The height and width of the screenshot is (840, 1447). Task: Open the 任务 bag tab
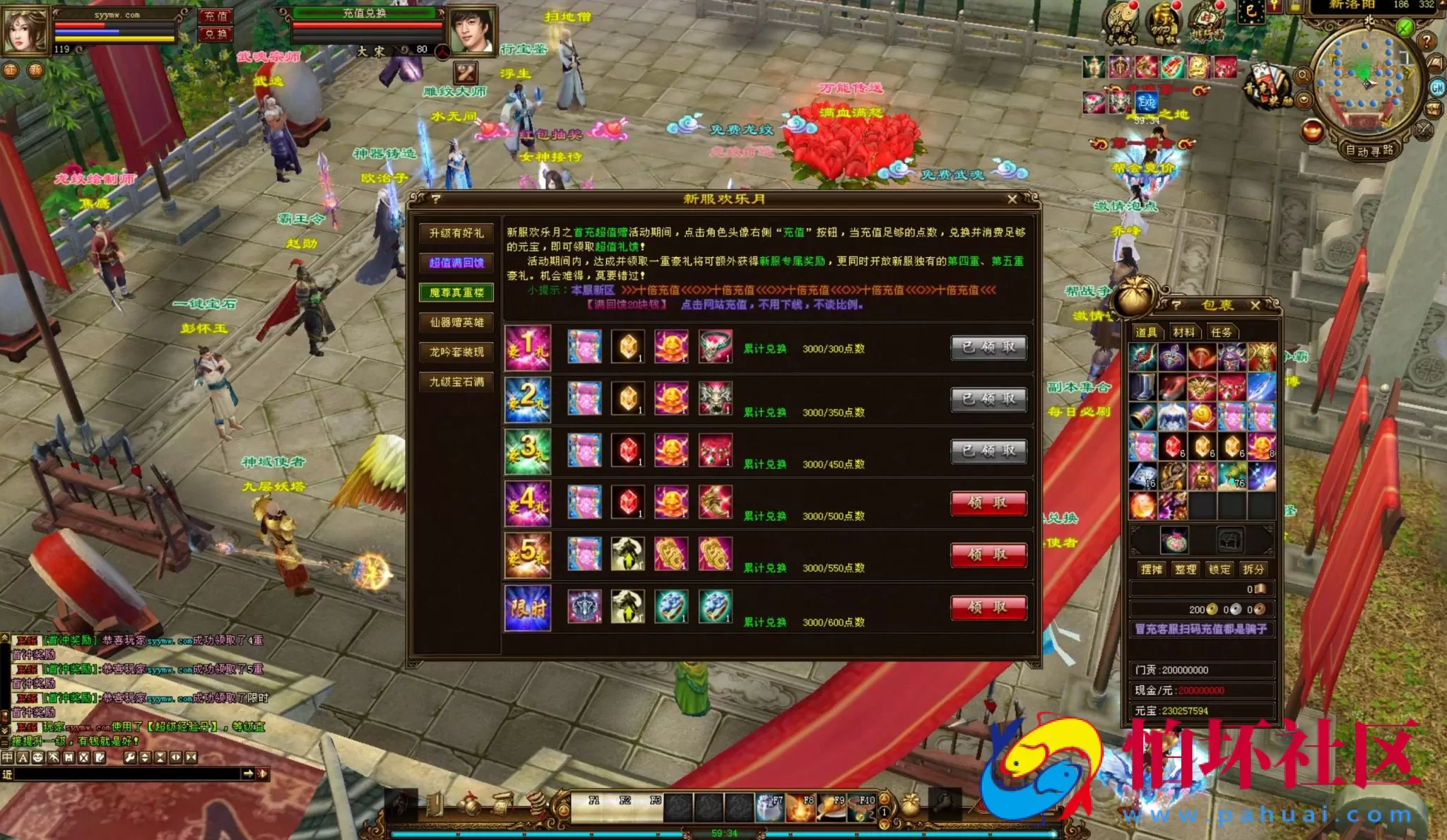pos(1221,332)
